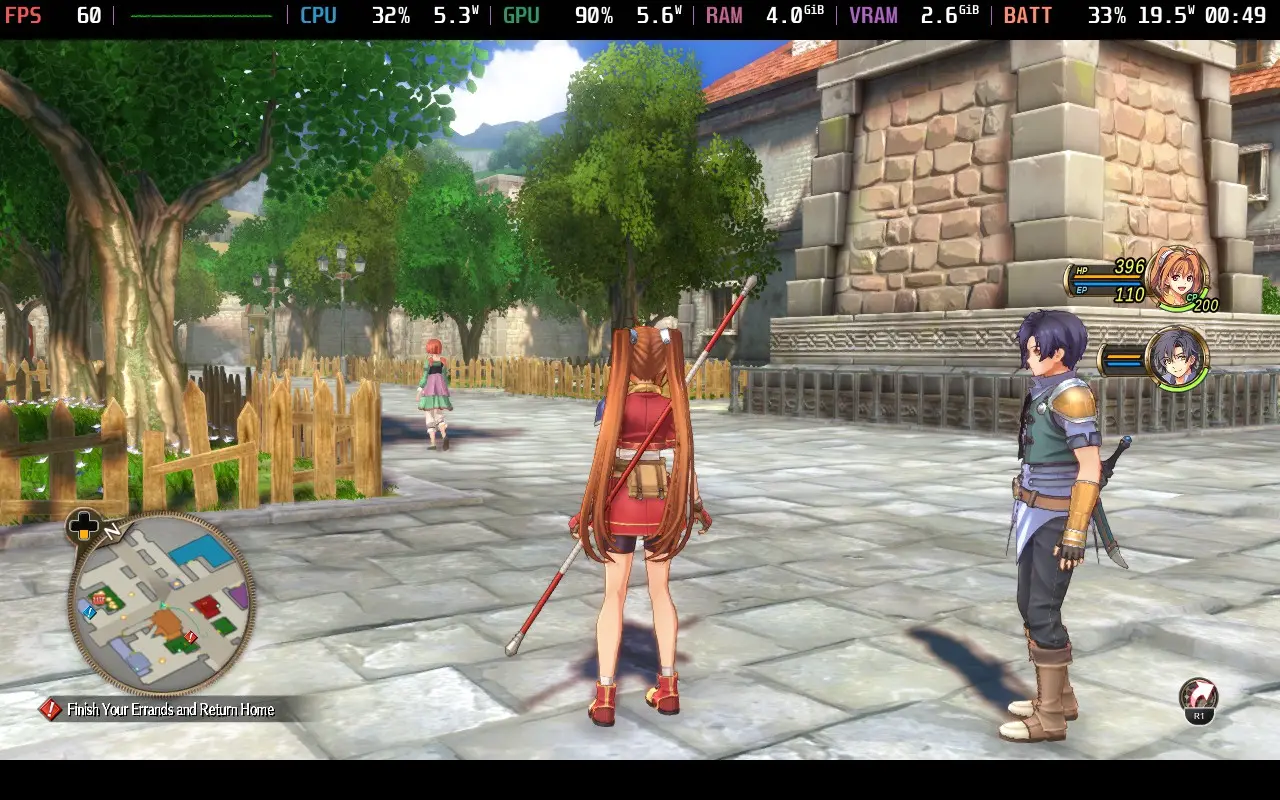Expand the FPS counter details
Image resolution: width=1280 pixels, height=800 pixels.
coord(25,15)
